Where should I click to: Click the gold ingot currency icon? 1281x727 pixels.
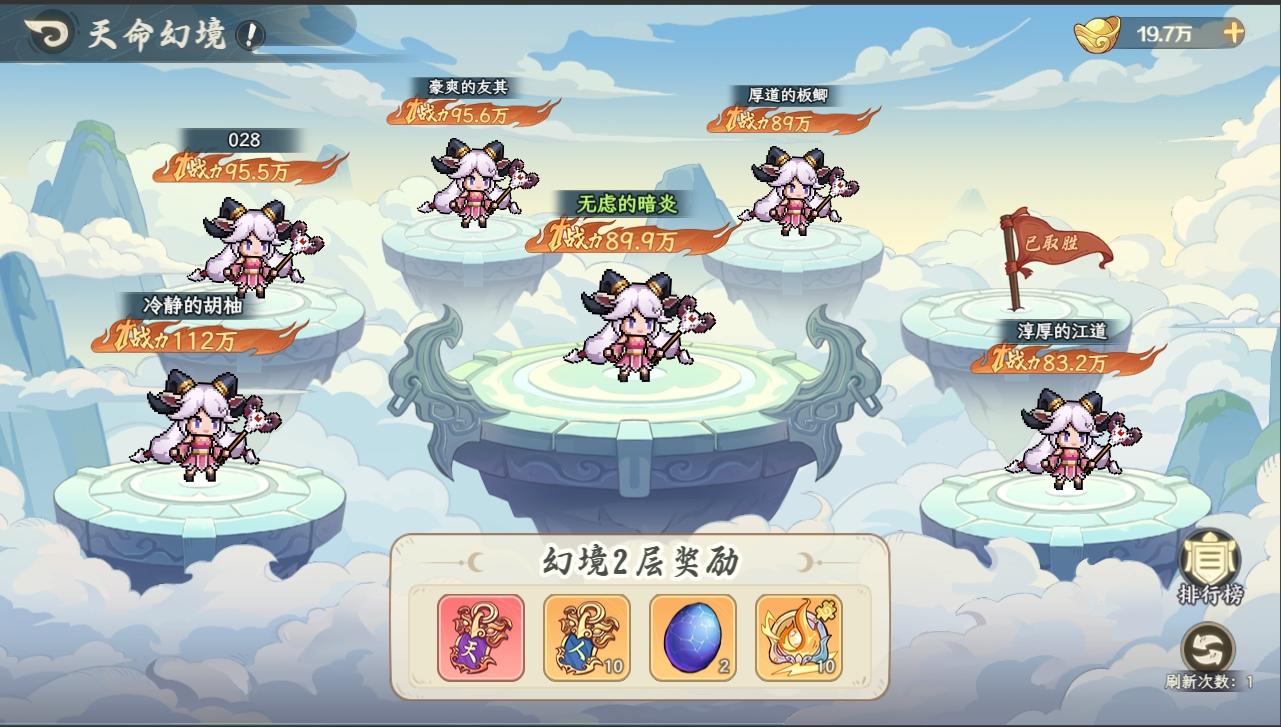click(1097, 31)
